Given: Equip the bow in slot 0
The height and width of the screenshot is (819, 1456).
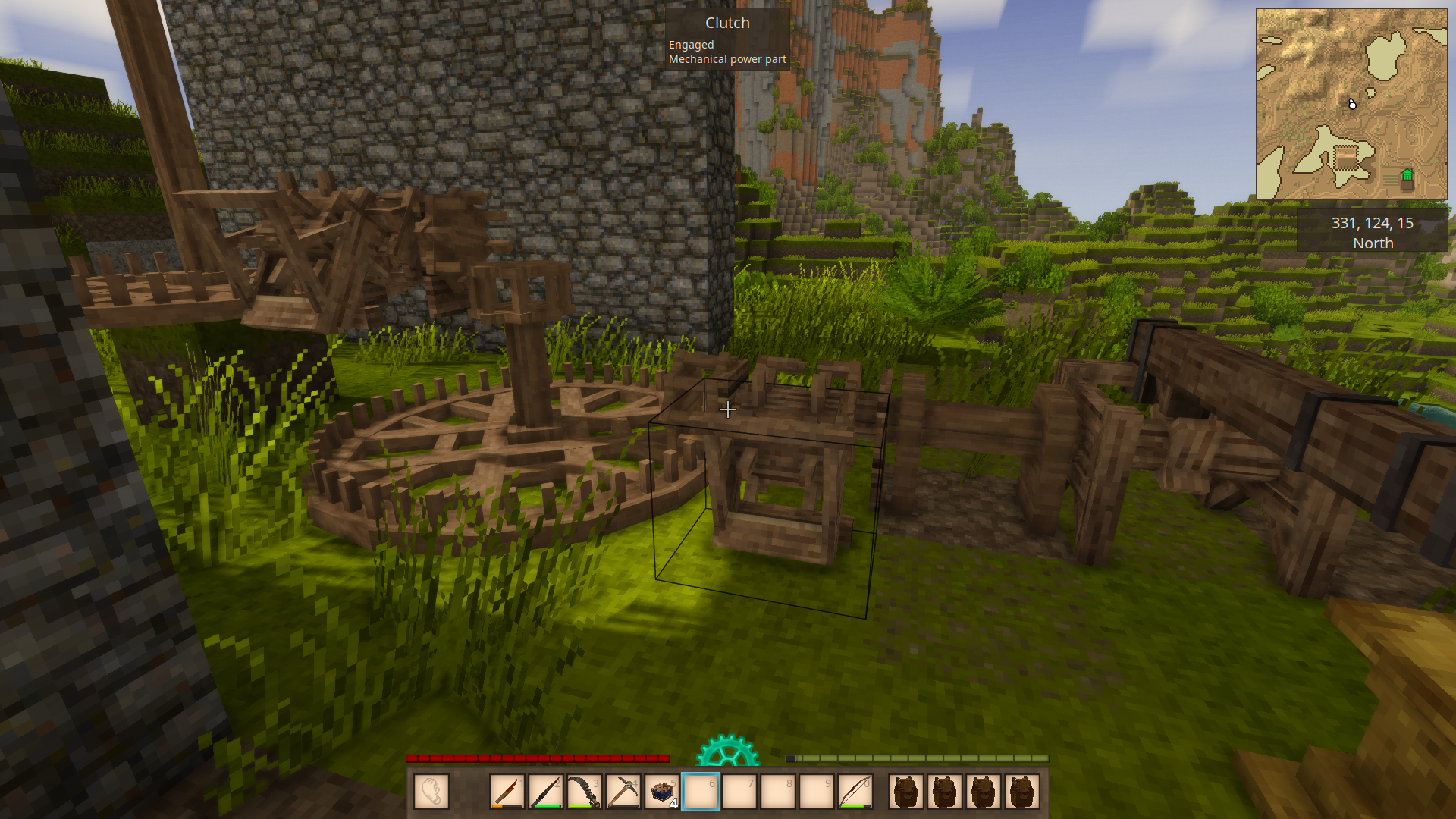Looking at the screenshot, I should [x=855, y=792].
